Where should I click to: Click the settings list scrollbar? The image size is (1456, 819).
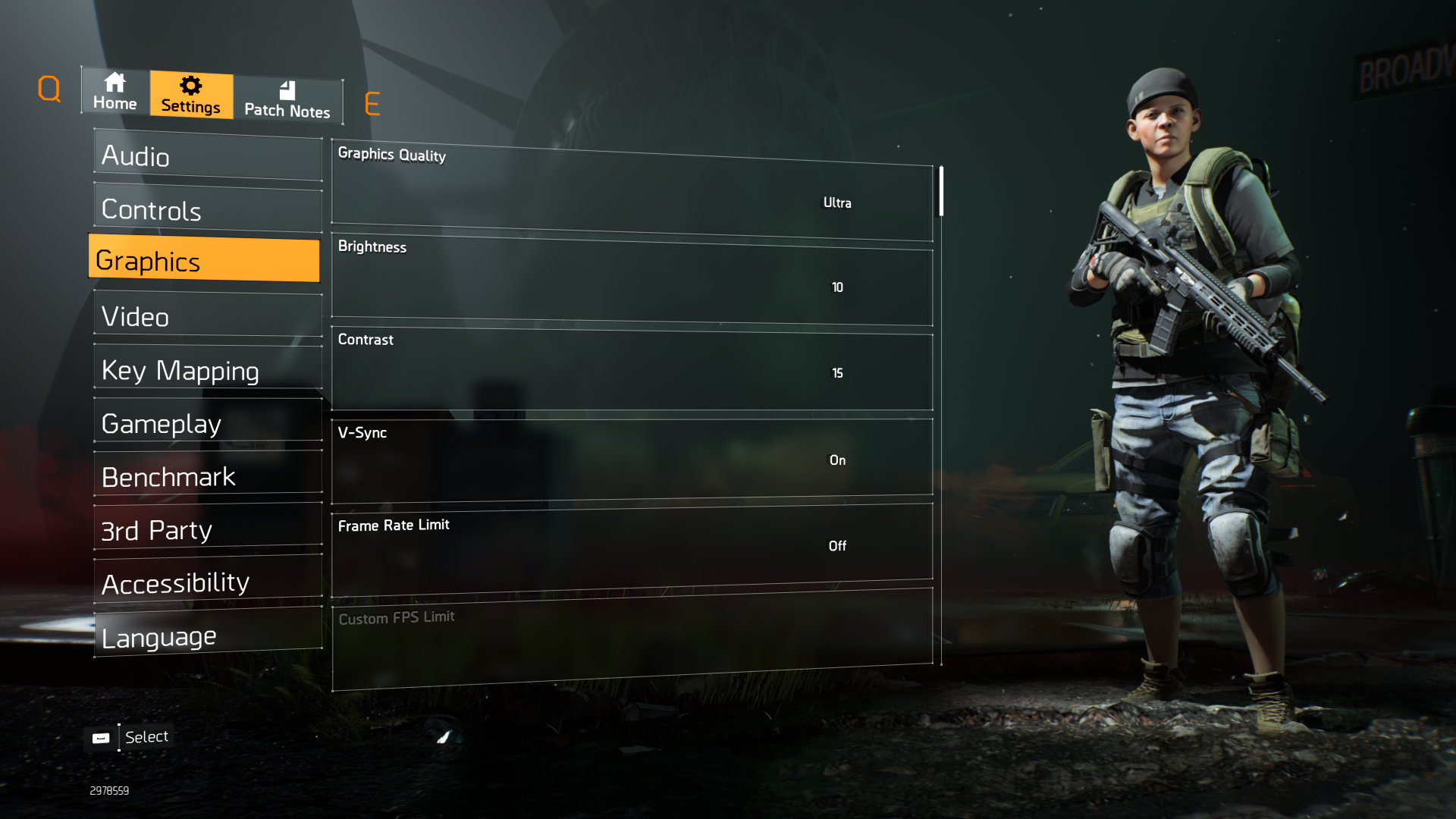tap(941, 191)
